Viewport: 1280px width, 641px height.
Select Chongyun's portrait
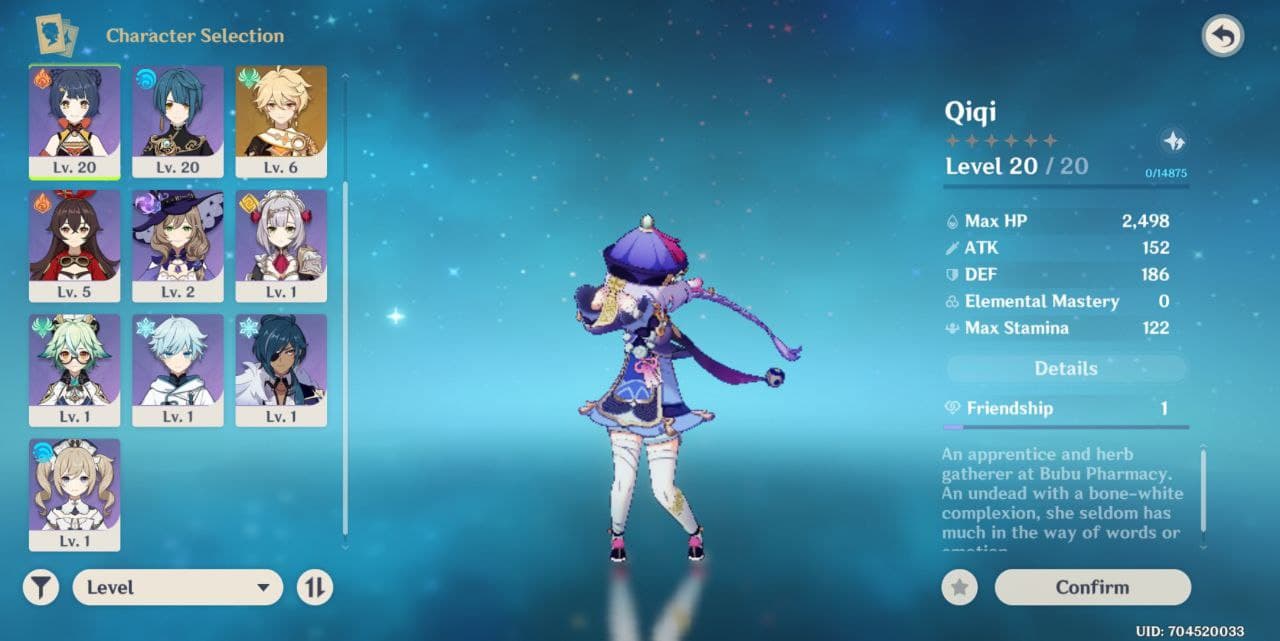point(178,370)
